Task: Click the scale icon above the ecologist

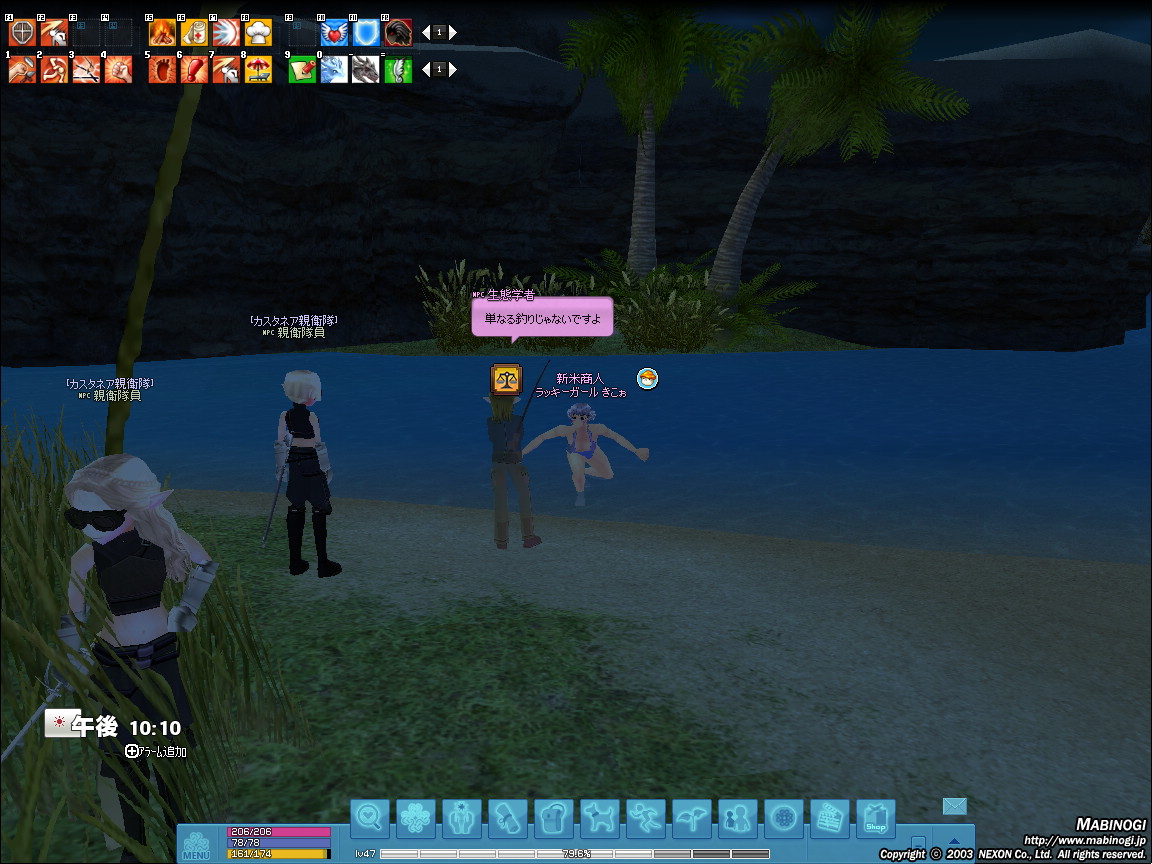Action: (x=506, y=380)
